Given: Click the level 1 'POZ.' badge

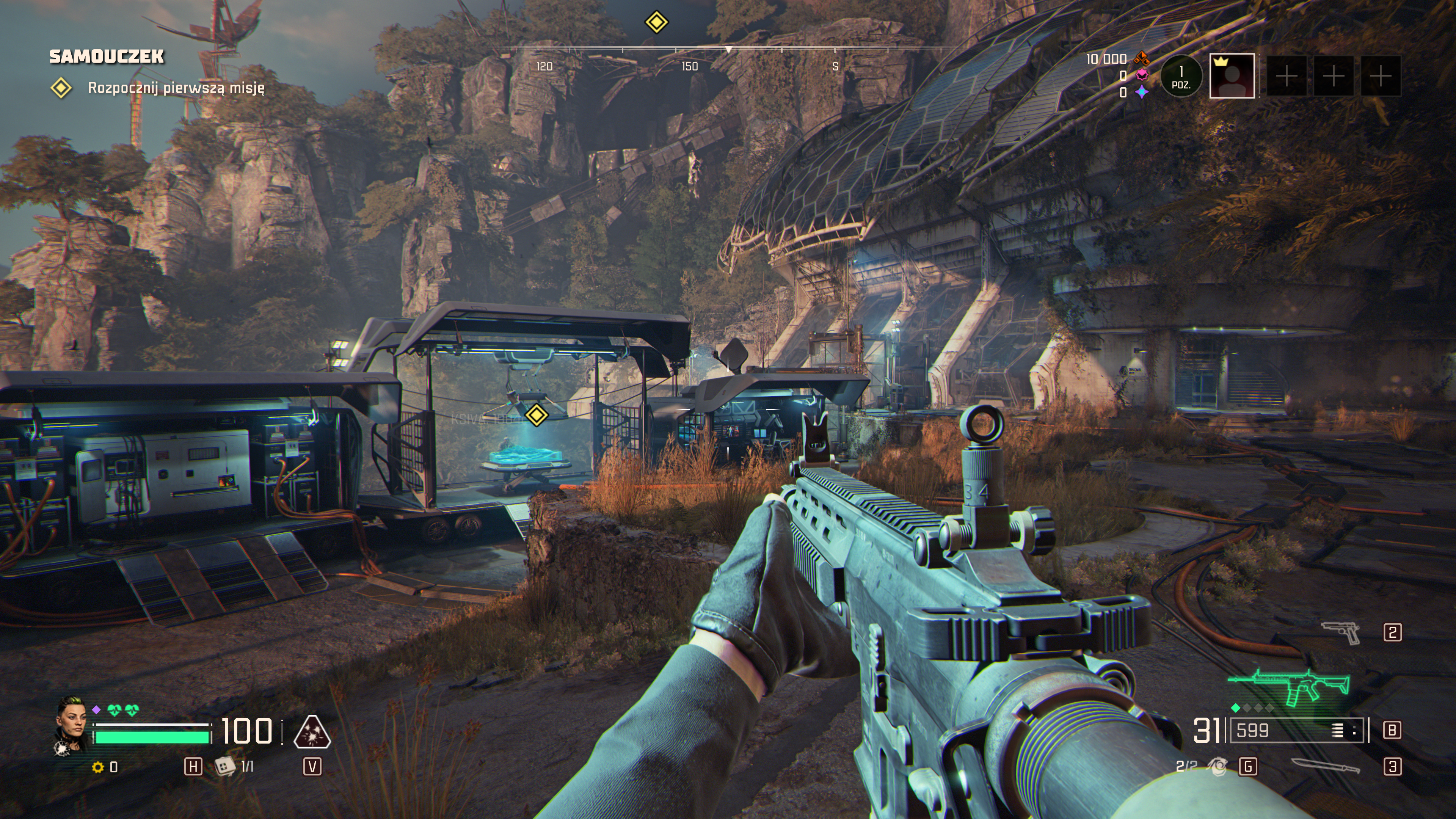Looking at the screenshot, I should pos(1181,76).
